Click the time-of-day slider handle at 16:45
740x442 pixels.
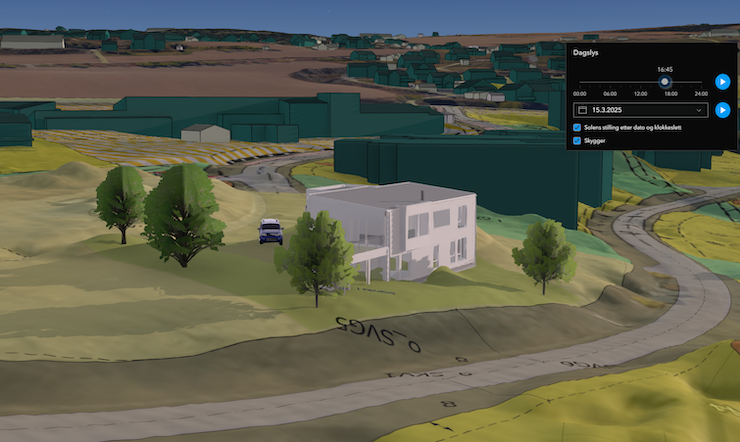pyautogui.click(x=665, y=82)
